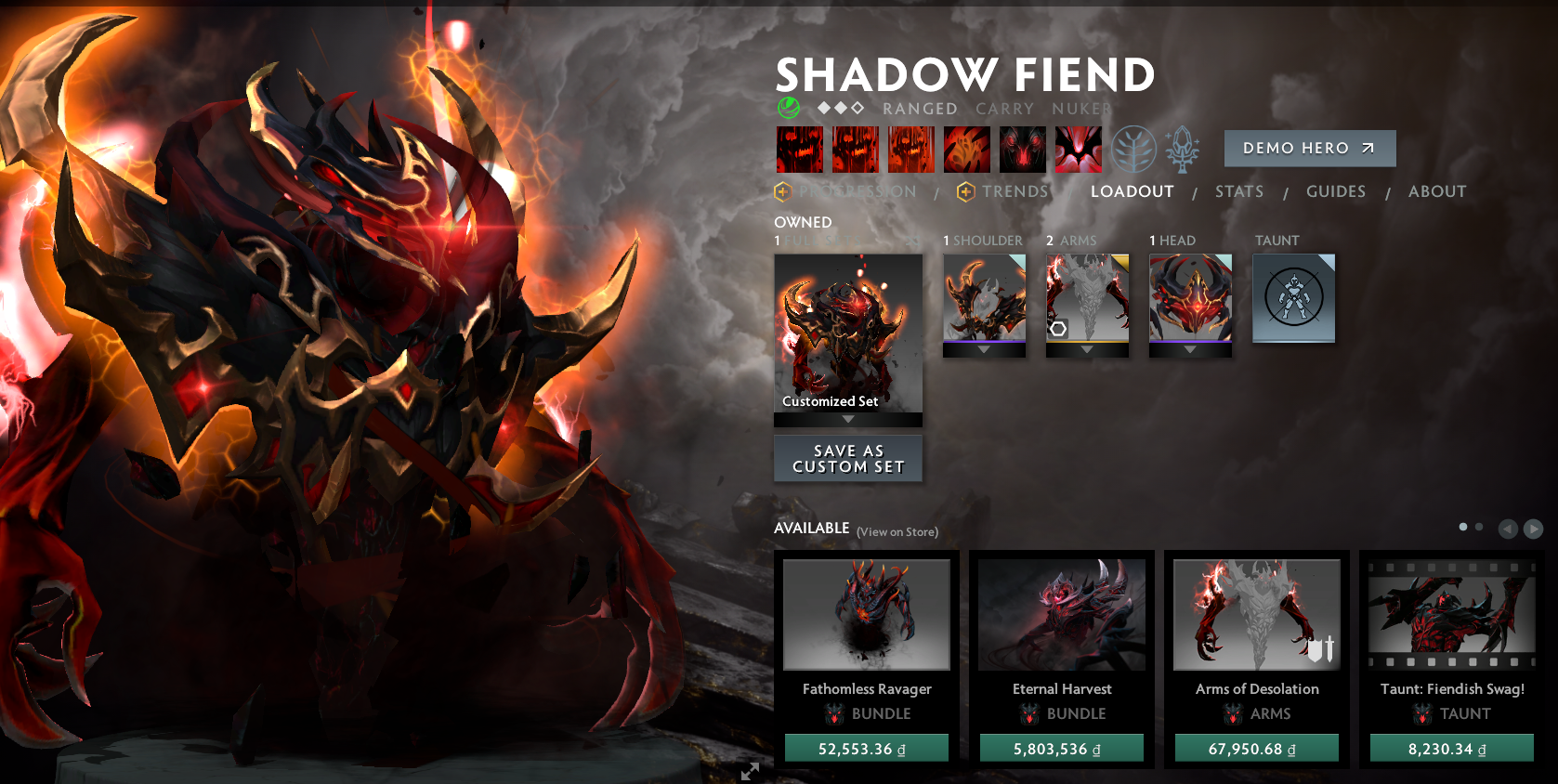Select the third Shadowraze ability icon
This screenshot has width=1558, height=784.
click(910, 149)
